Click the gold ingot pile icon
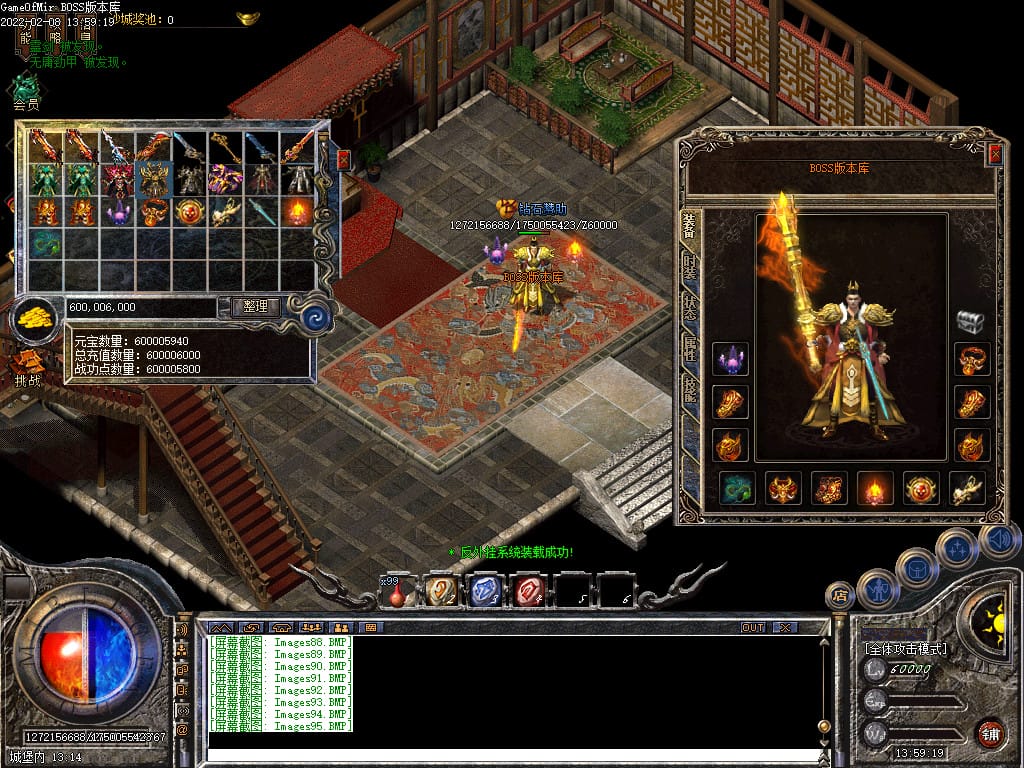1024x768 pixels. (x=36, y=318)
